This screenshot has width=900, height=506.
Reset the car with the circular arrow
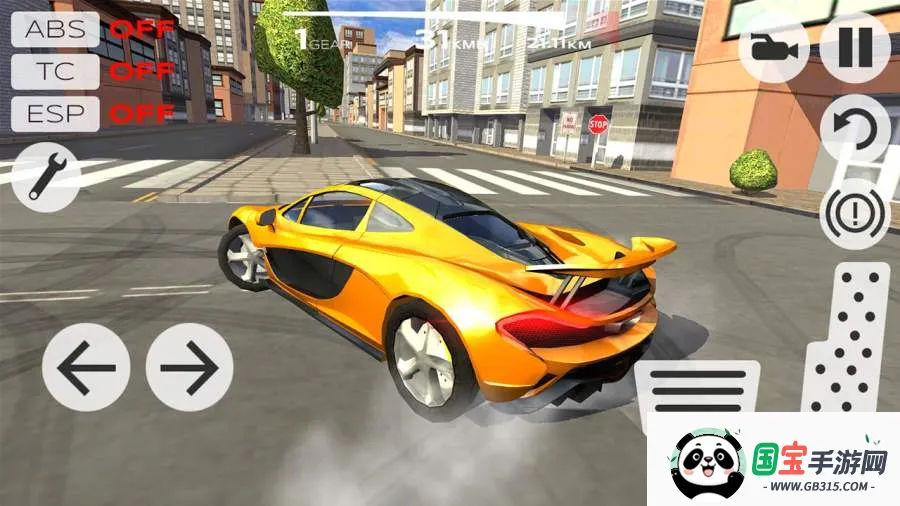coord(855,130)
